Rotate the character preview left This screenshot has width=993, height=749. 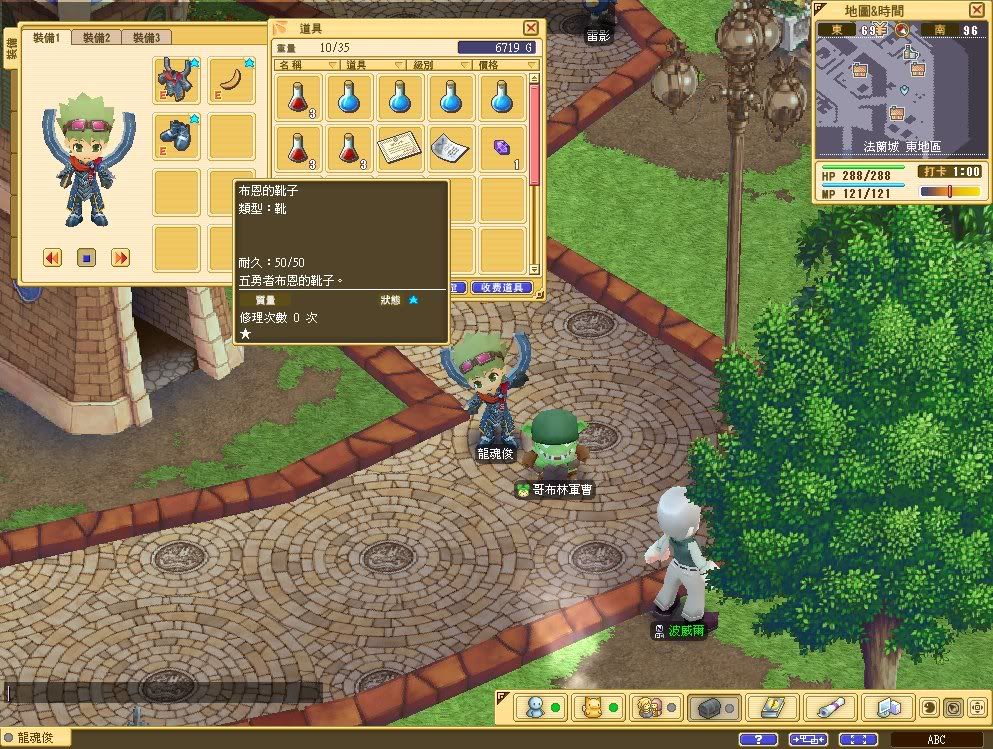[53, 258]
